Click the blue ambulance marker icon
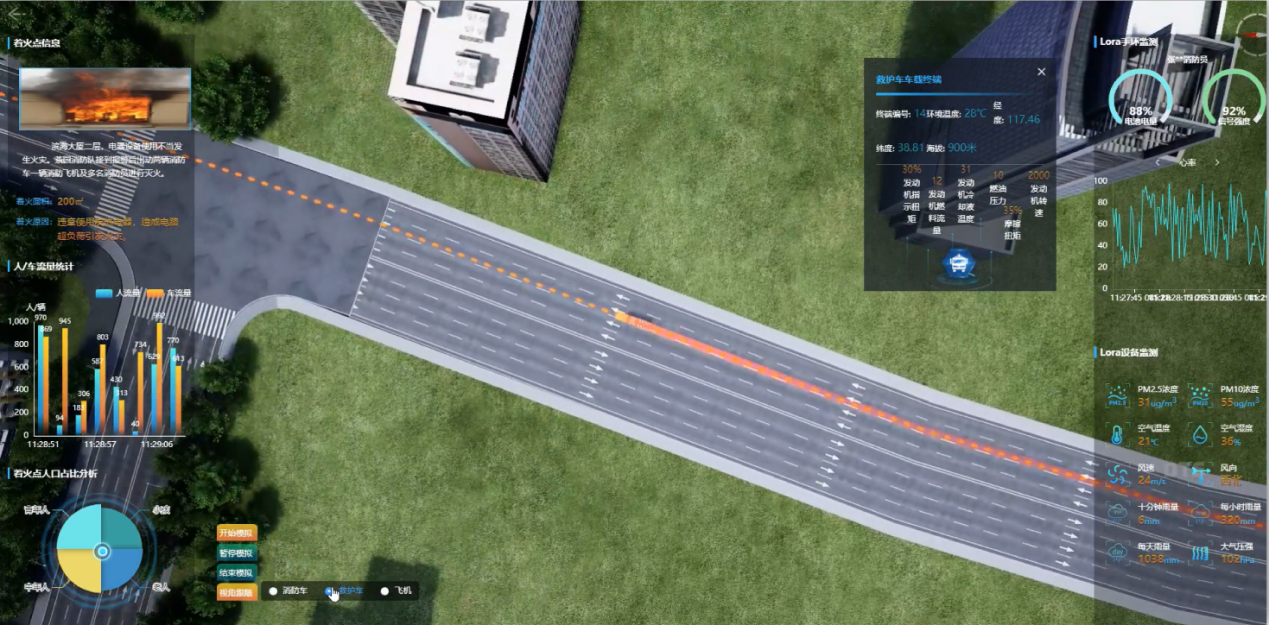This screenshot has width=1269, height=625. point(960,264)
